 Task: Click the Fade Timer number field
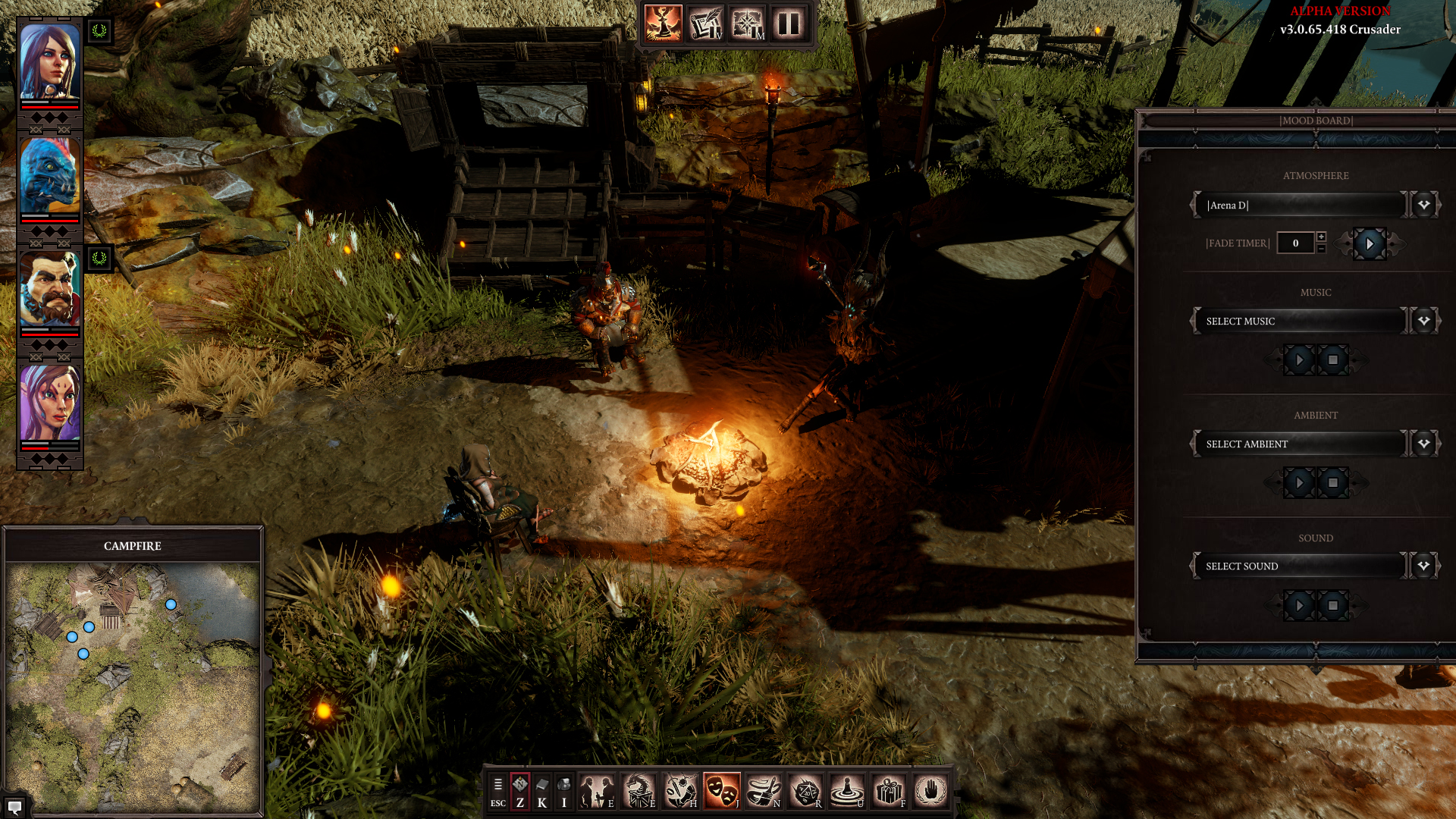pyautogui.click(x=1295, y=243)
